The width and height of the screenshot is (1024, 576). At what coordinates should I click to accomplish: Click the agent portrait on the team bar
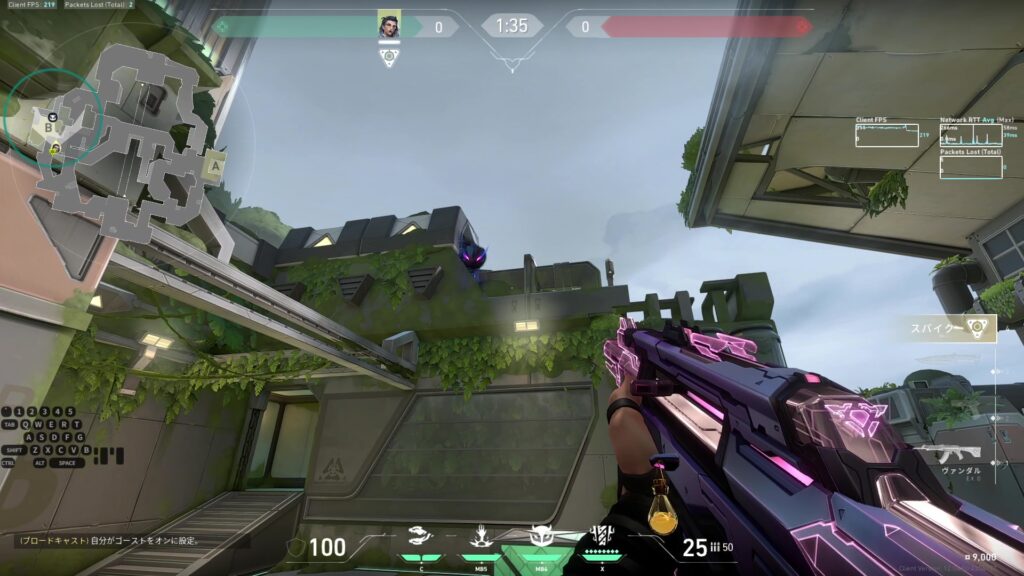pyautogui.click(x=389, y=26)
